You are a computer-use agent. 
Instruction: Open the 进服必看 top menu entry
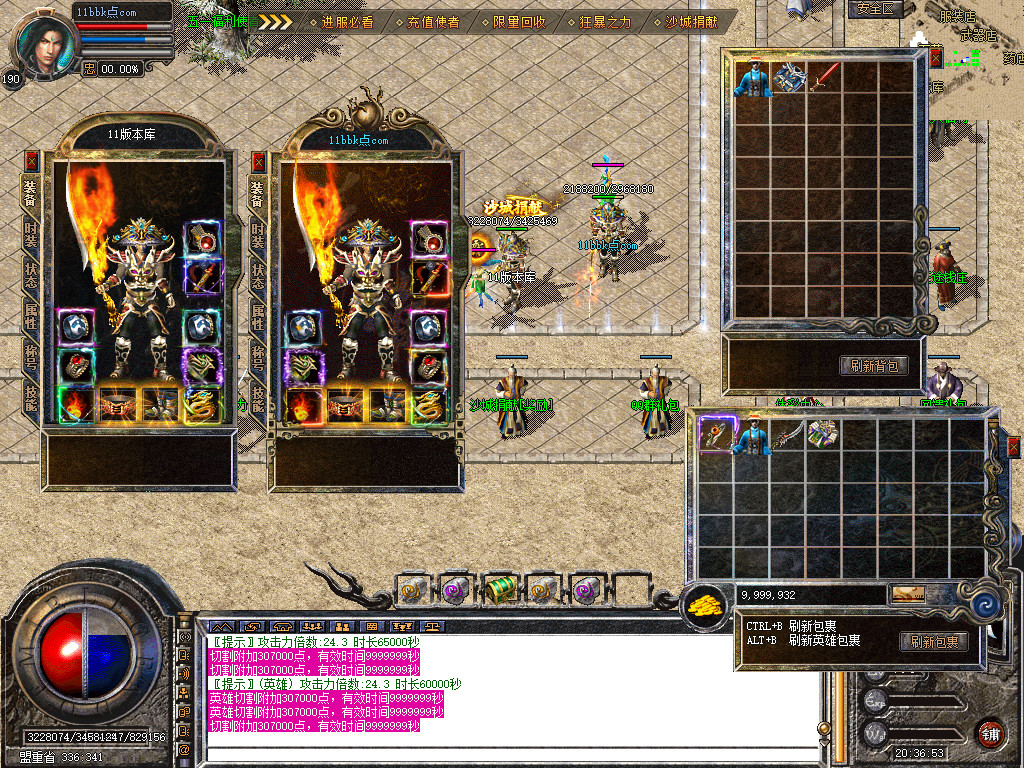346,21
